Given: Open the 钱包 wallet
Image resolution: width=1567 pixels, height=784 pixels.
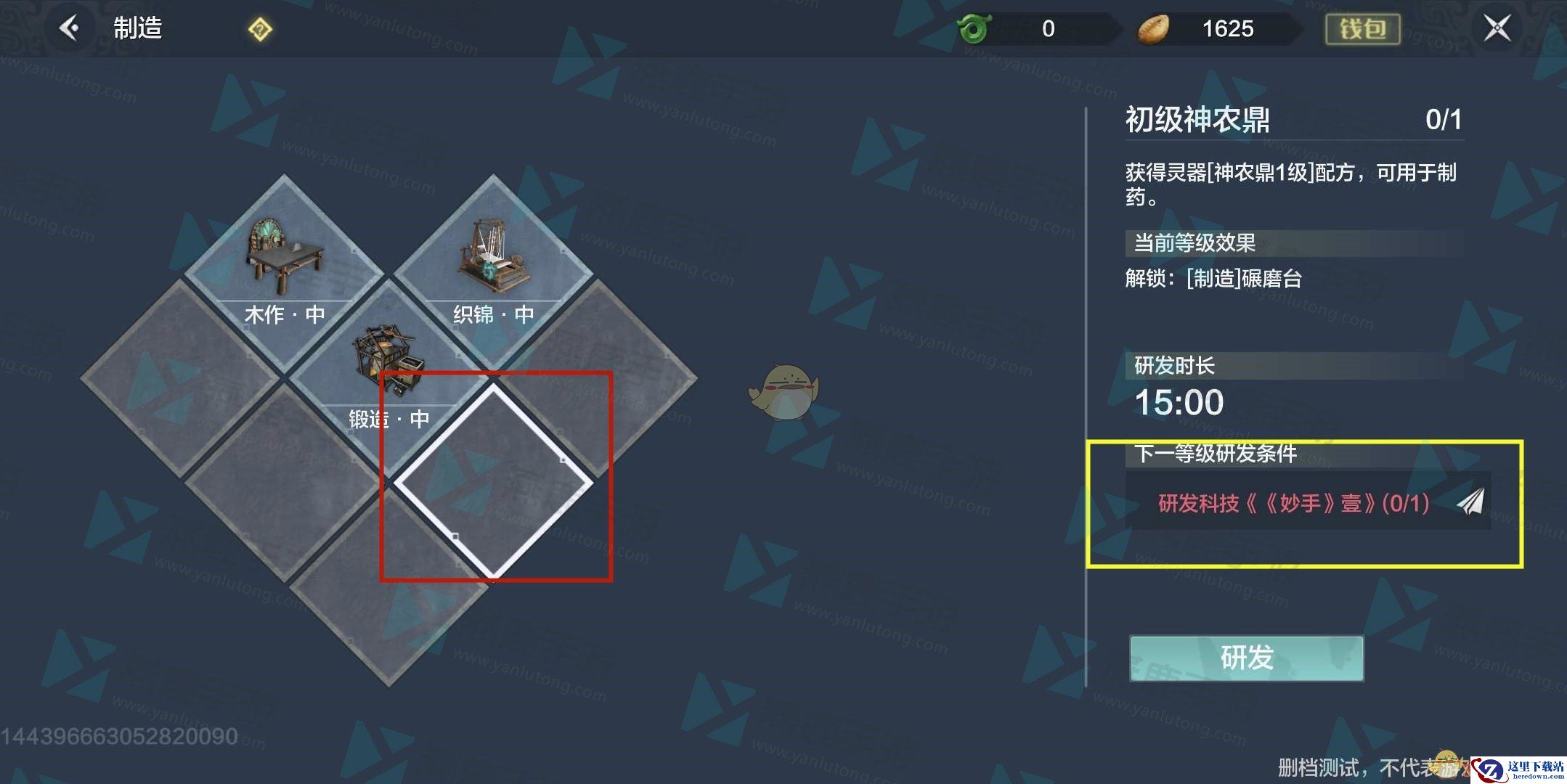Looking at the screenshot, I should (1362, 29).
